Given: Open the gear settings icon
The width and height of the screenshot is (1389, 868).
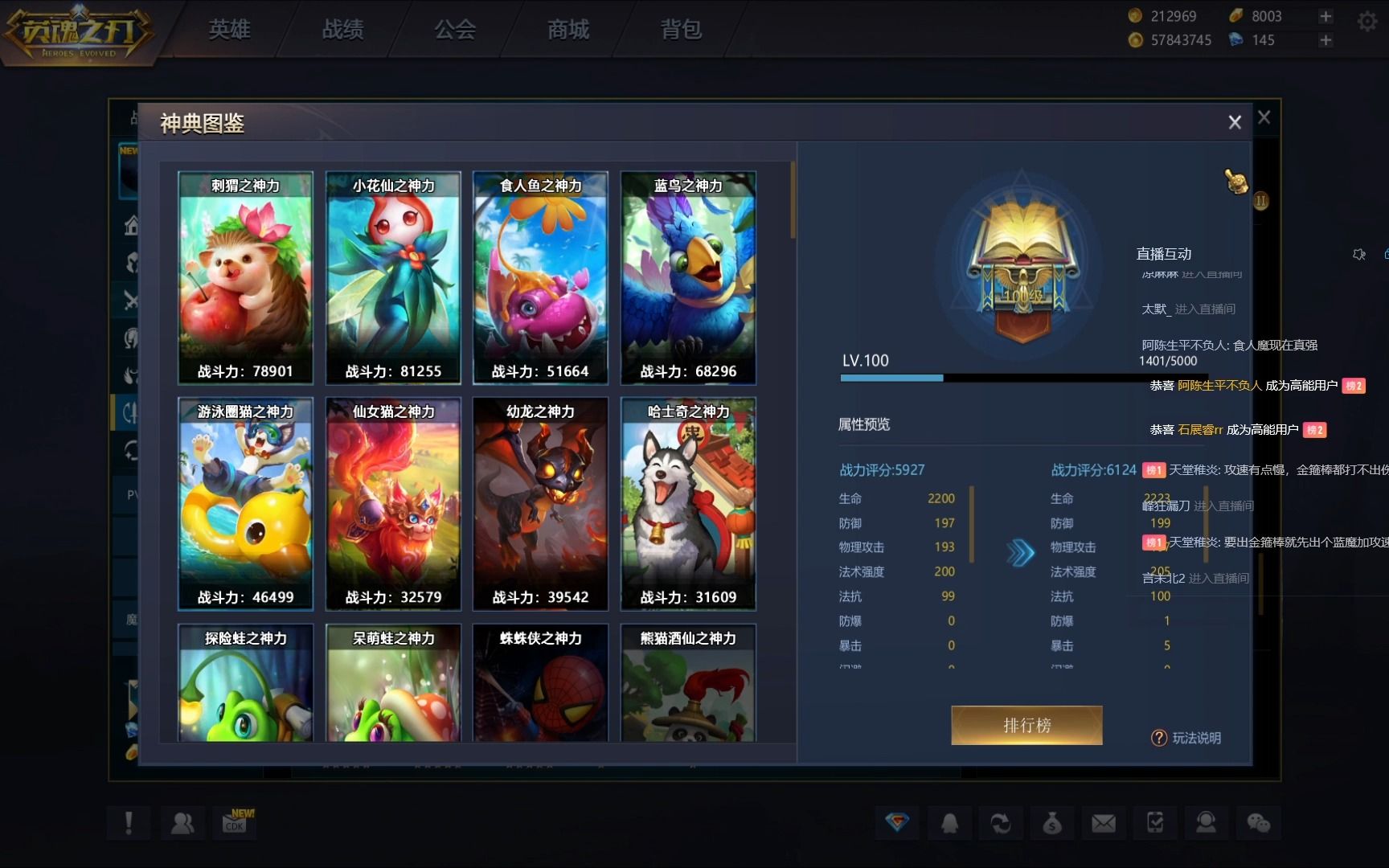Looking at the screenshot, I should coord(1366,22).
